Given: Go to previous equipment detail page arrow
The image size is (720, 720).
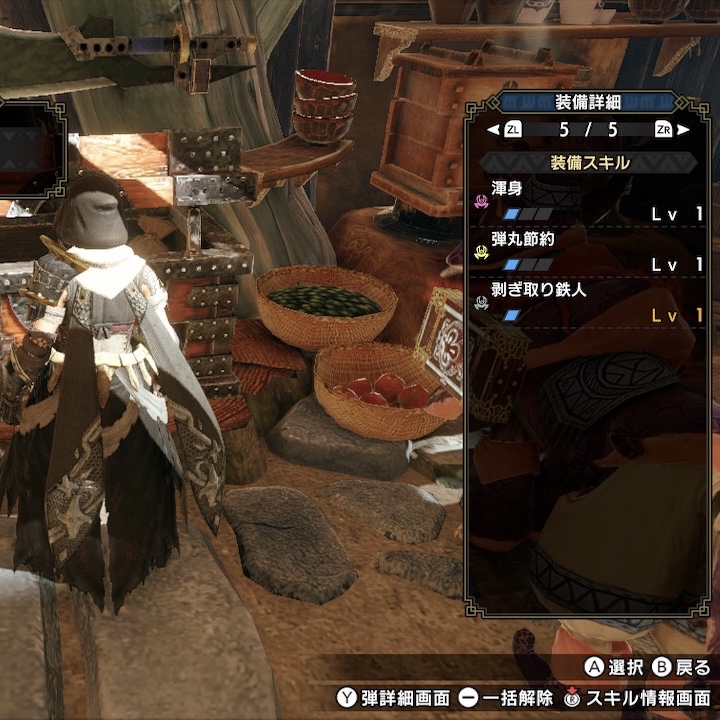Looking at the screenshot, I should point(492,130).
